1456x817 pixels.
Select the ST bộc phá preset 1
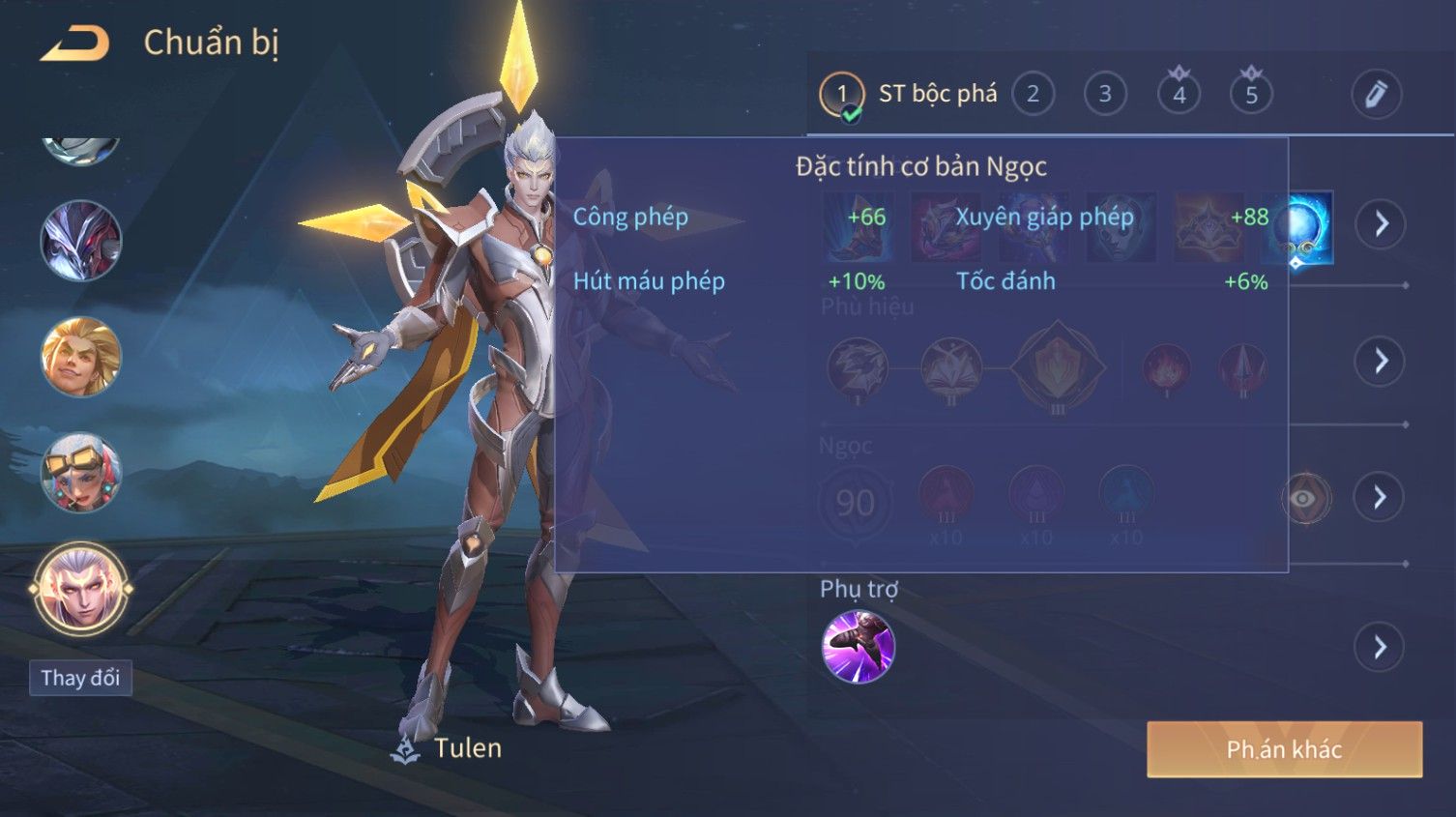pyautogui.click(x=842, y=95)
